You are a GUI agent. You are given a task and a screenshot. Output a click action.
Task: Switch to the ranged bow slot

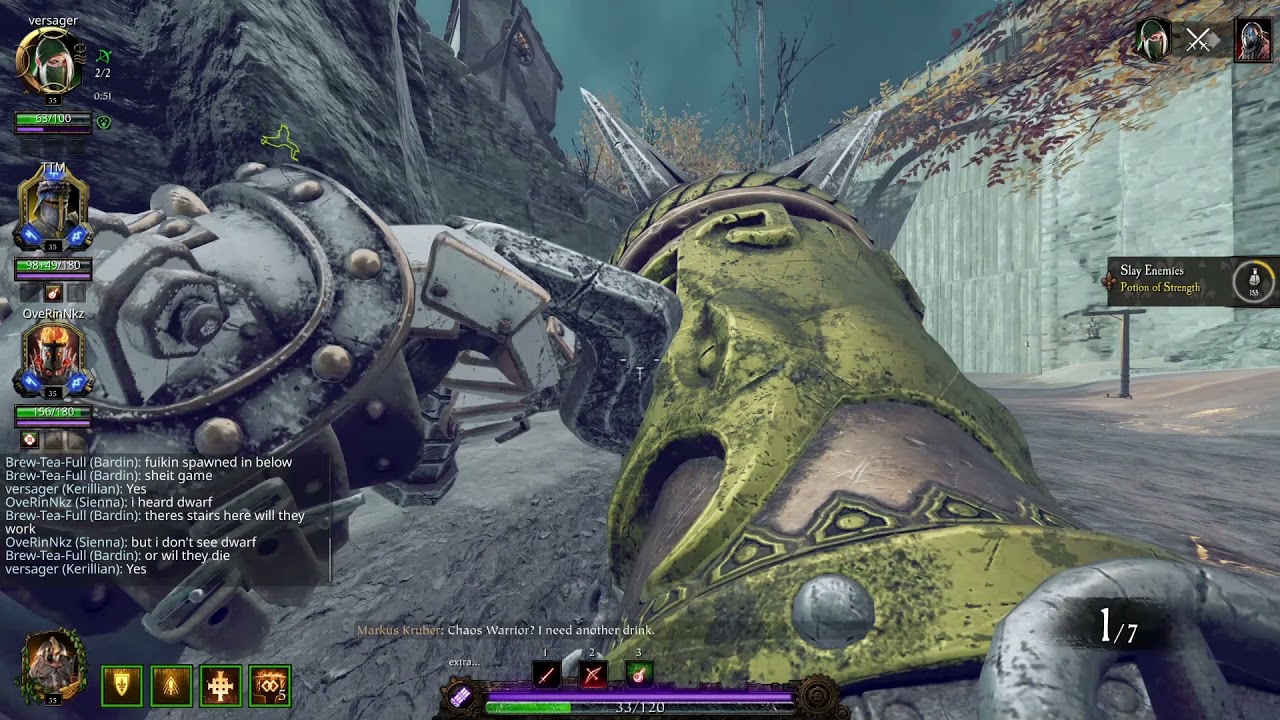tap(593, 675)
